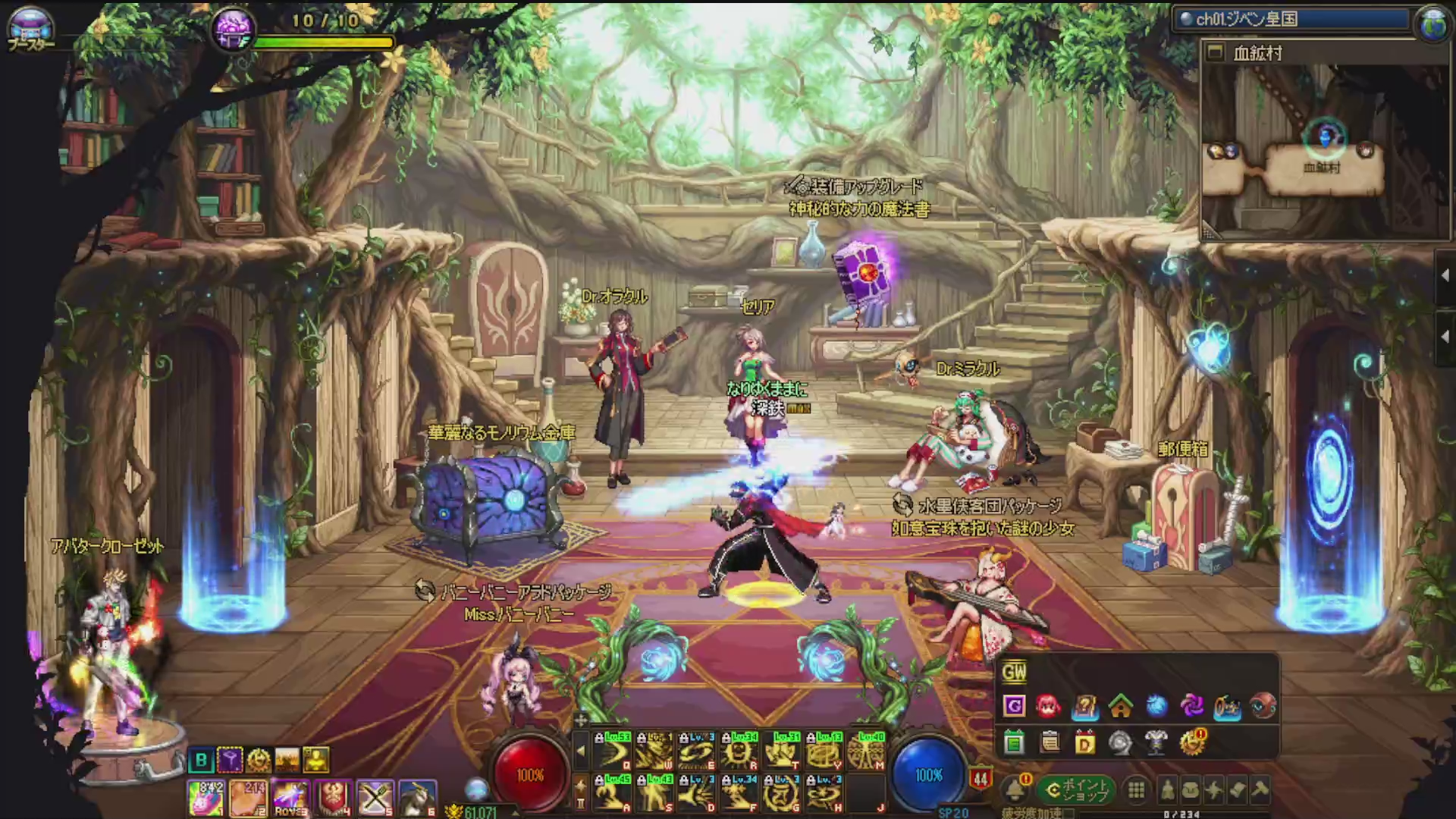Viewport: 1456px width, 819px height.
Task: Open the green E calendar icon
Action: pyautogui.click(x=1014, y=742)
